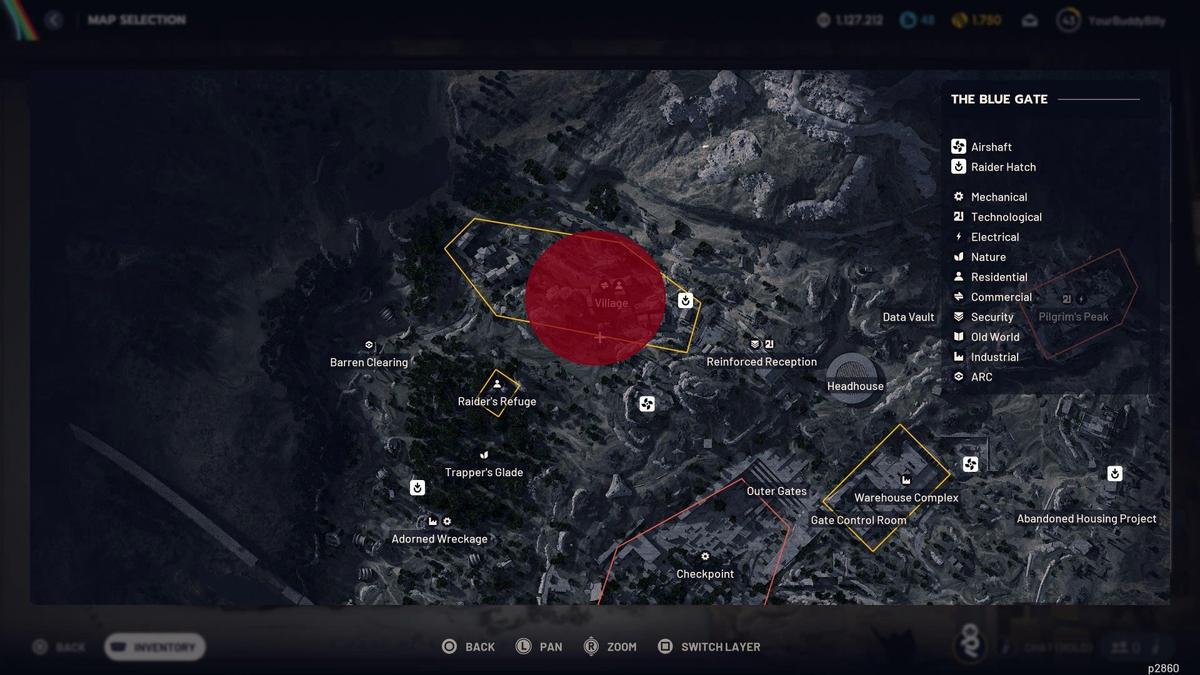
Task: Select Trapper's Glade on the map
Action: (484, 472)
